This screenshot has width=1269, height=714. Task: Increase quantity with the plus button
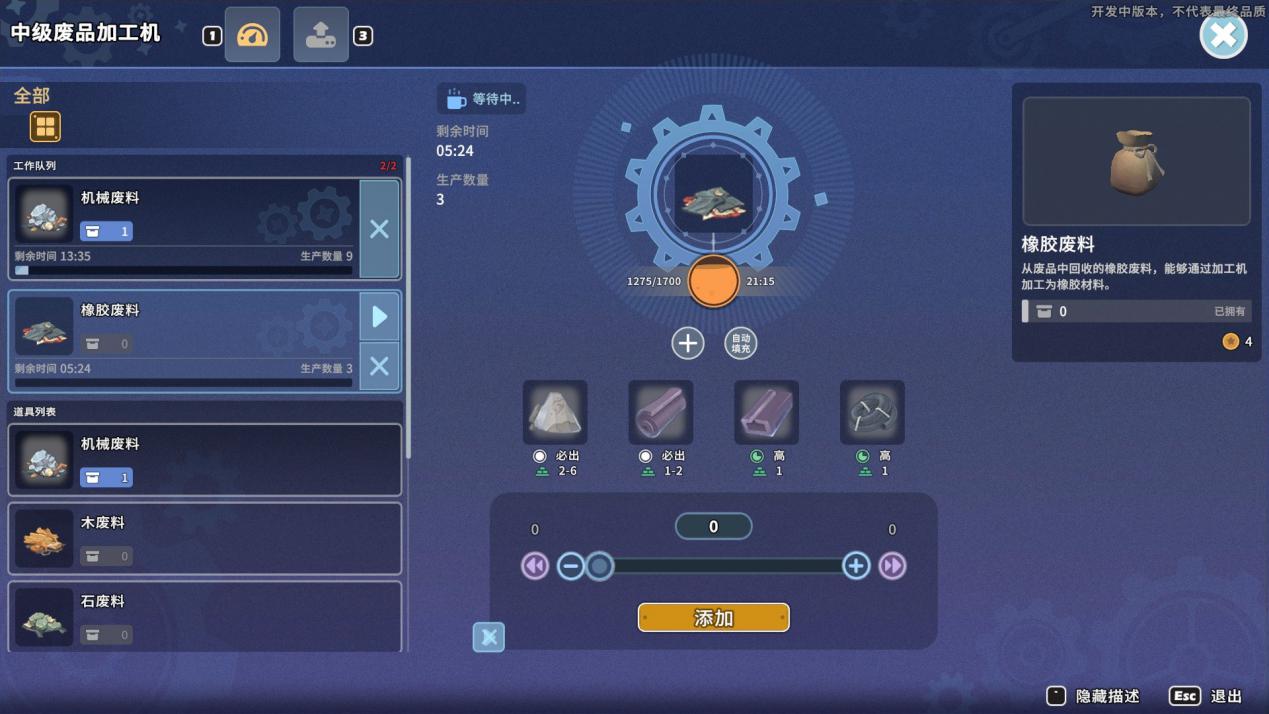856,566
